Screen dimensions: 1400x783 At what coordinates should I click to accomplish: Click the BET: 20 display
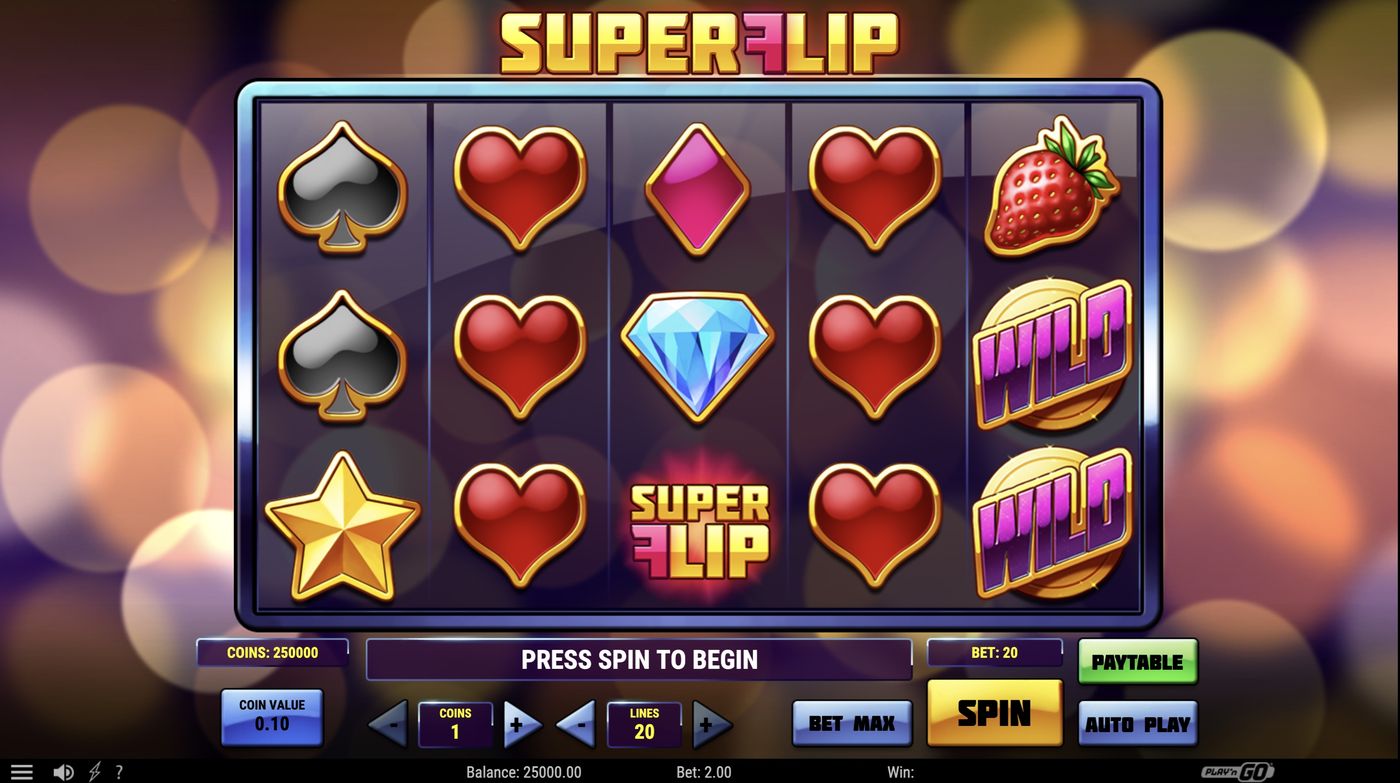(x=995, y=653)
